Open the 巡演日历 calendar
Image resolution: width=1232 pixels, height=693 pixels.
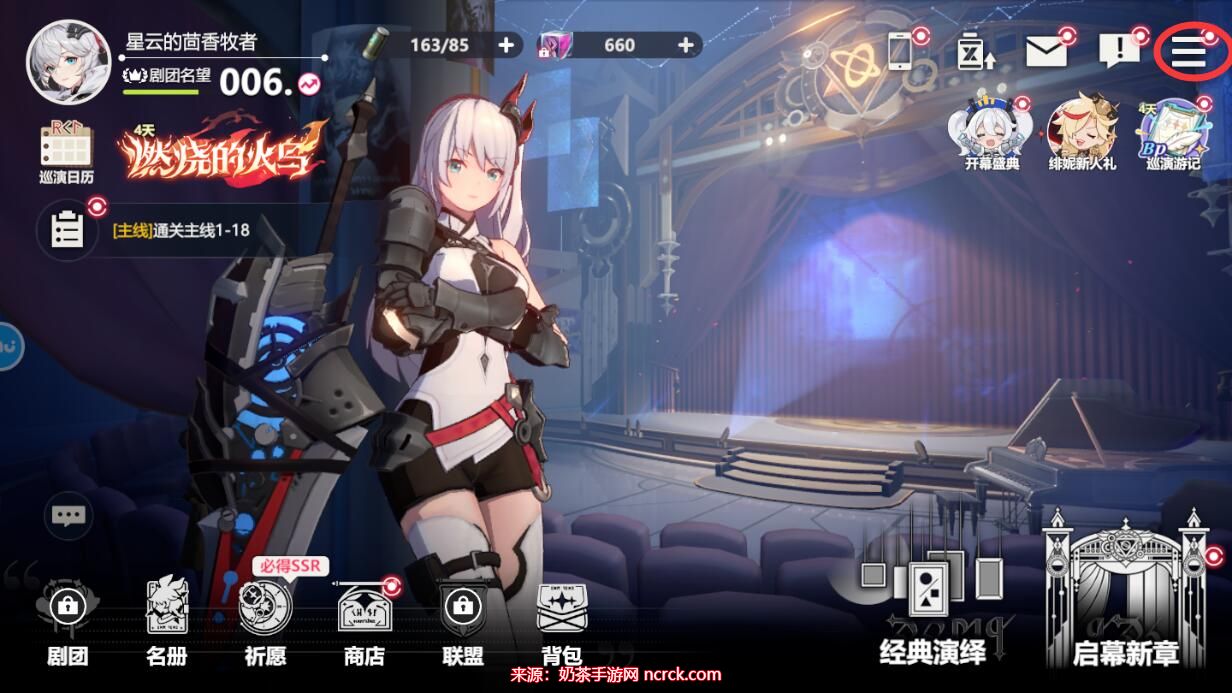click(67, 152)
